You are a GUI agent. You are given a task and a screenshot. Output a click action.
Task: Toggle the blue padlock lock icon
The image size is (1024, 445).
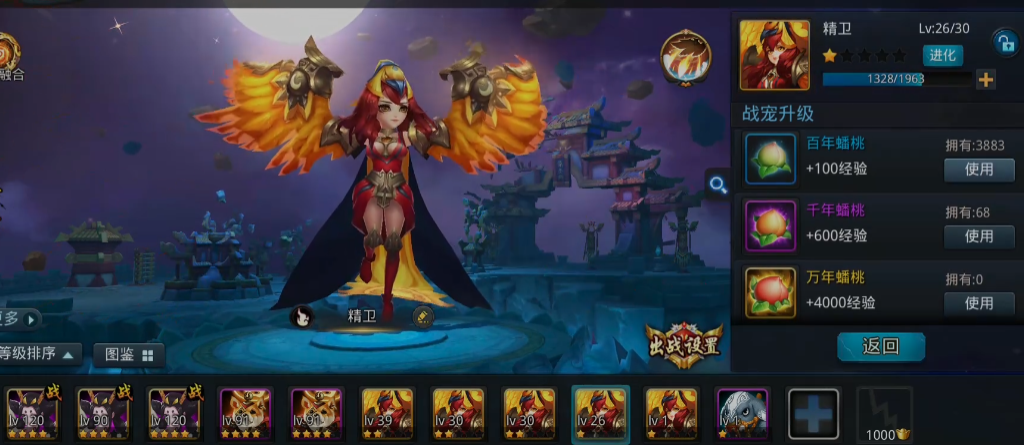(x=1003, y=41)
